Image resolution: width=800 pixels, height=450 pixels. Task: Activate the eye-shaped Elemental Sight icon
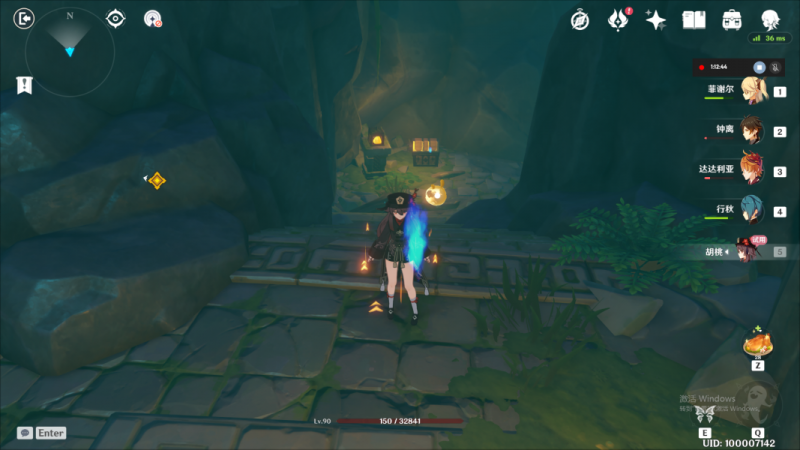(x=116, y=18)
